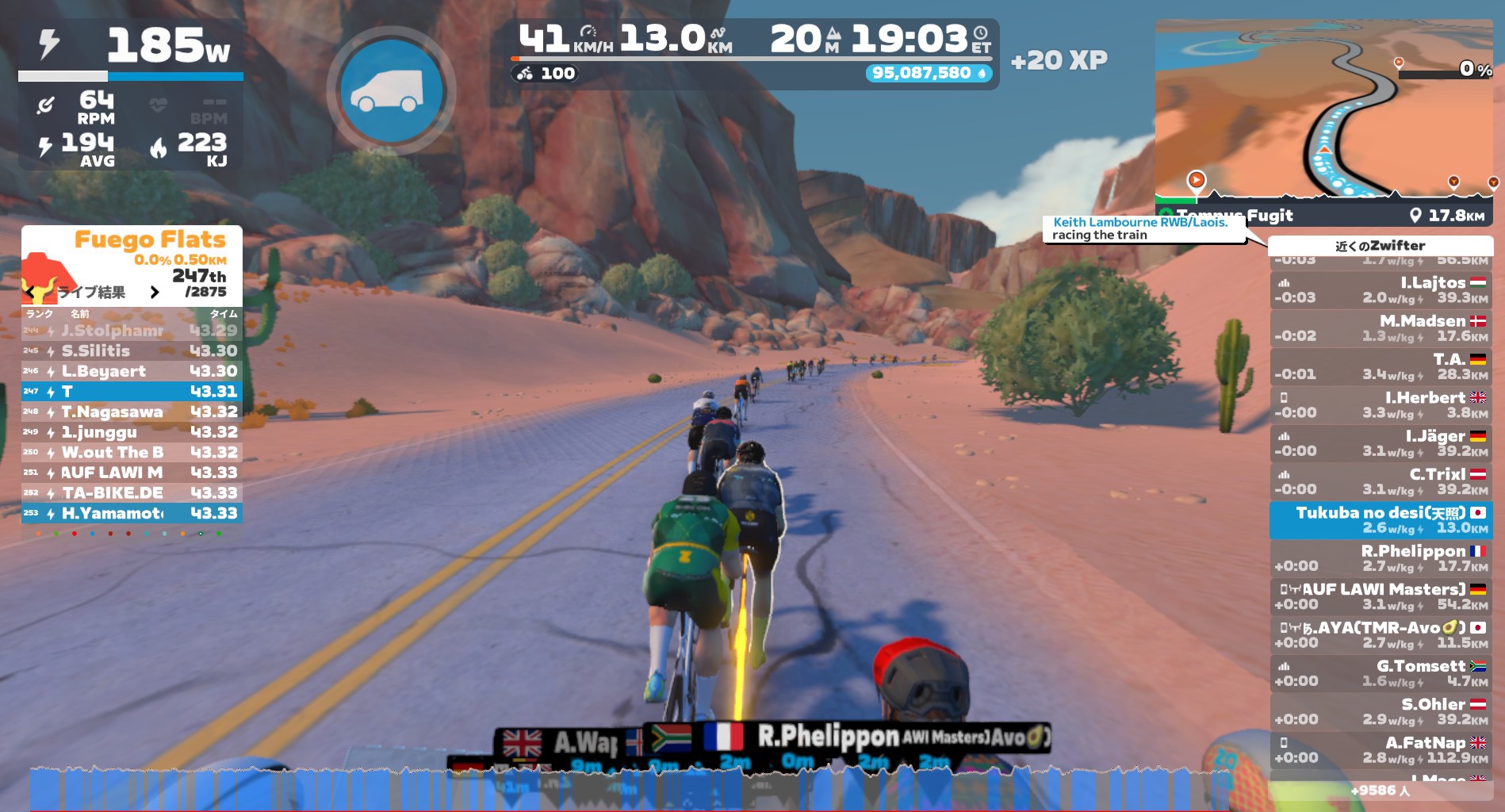Viewport: 1505px width, 812px height.
Task: Show the next live results page
Action: coord(155,293)
